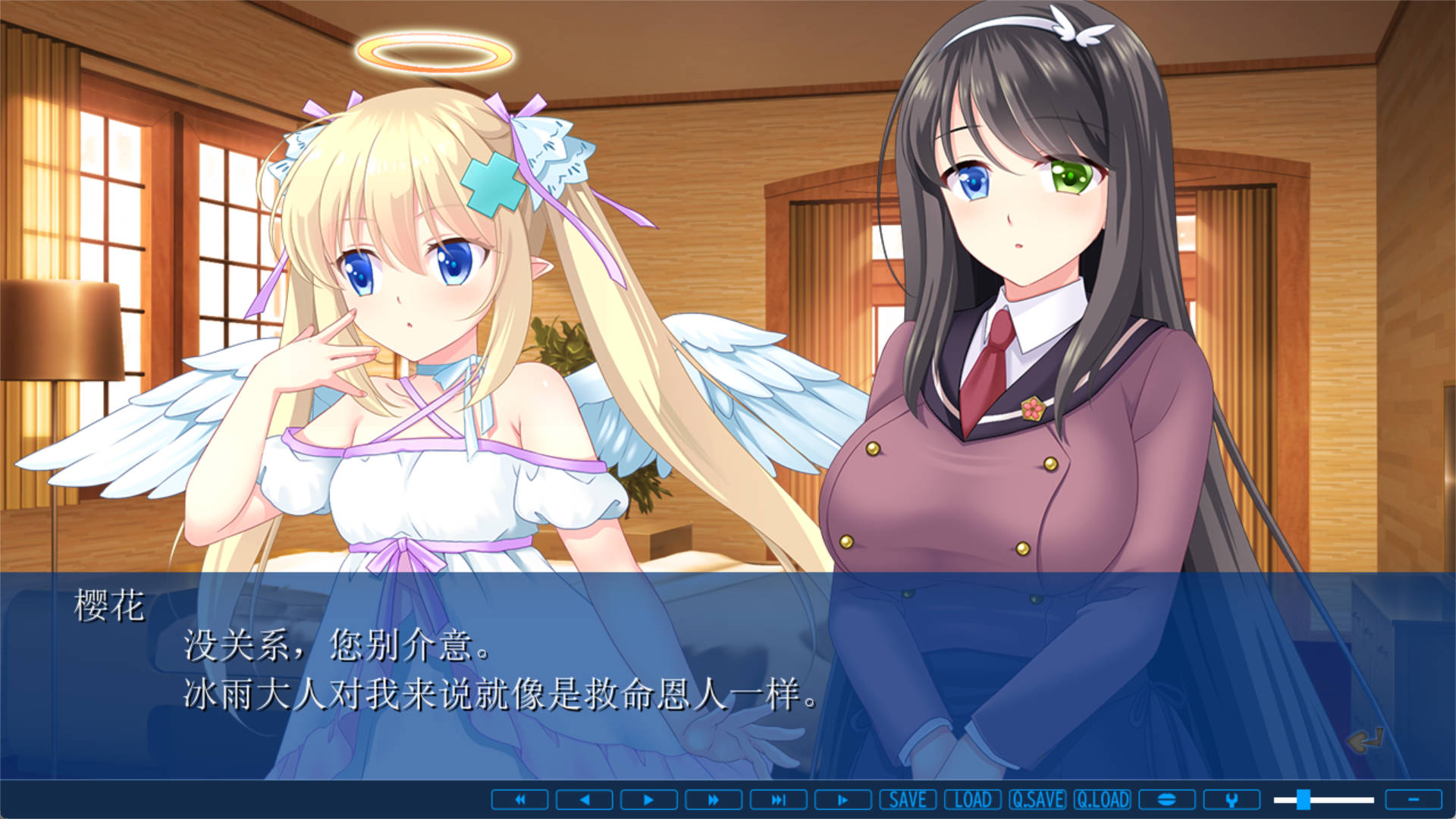Open the message backlog with the rewind icon
1456x819 pixels.
point(520,800)
